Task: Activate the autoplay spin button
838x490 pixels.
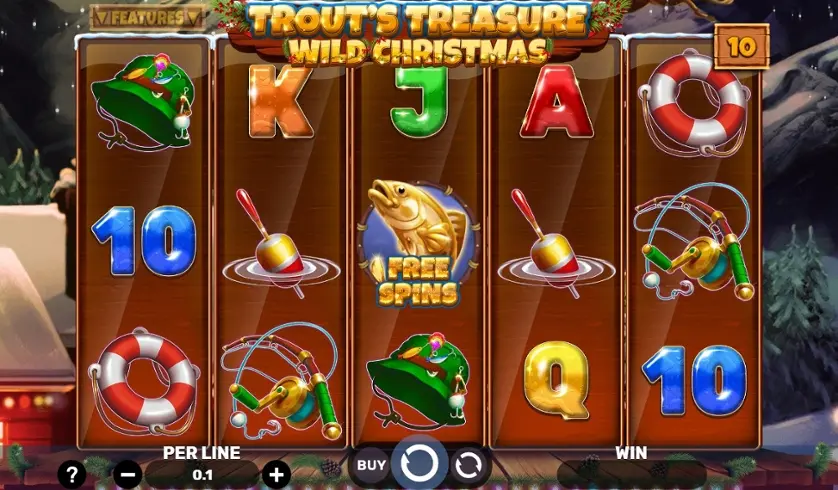Action: [468, 465]
